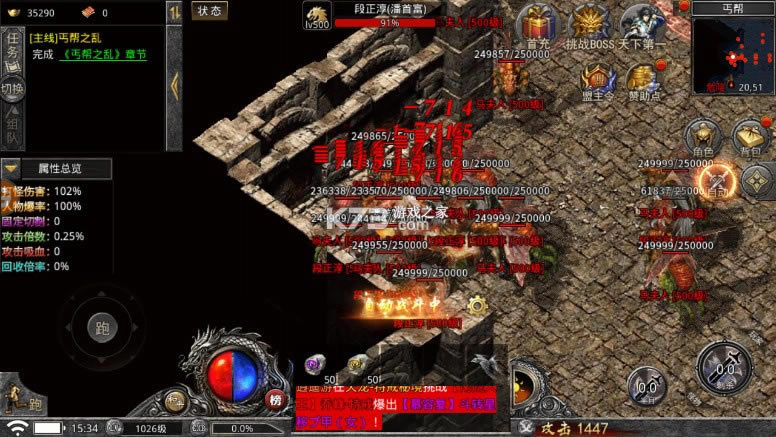
Task: Open the 赞助点 gold coins icon
Action: point(645,80)
